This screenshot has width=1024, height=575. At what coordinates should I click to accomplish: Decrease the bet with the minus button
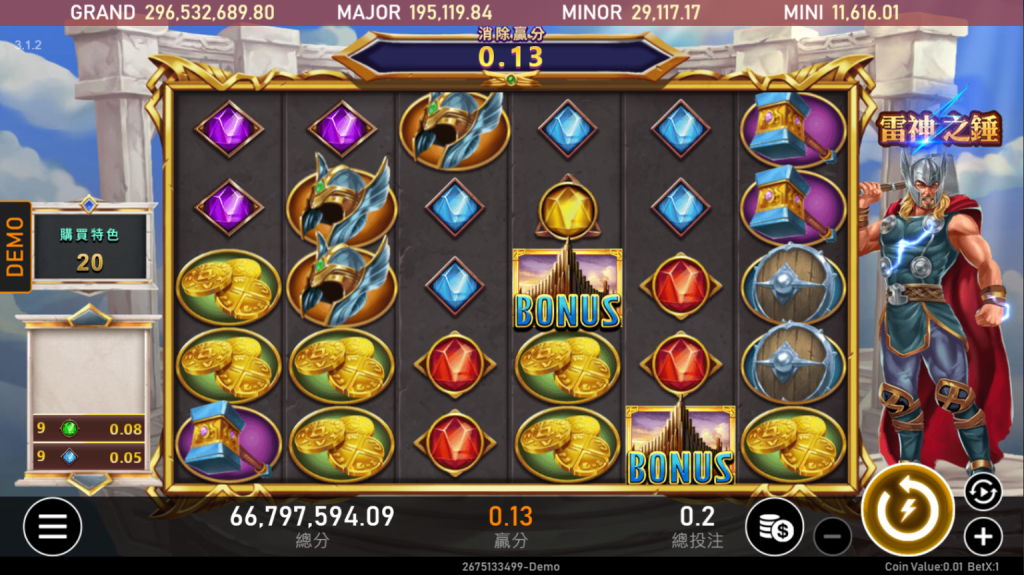[832, 537]
